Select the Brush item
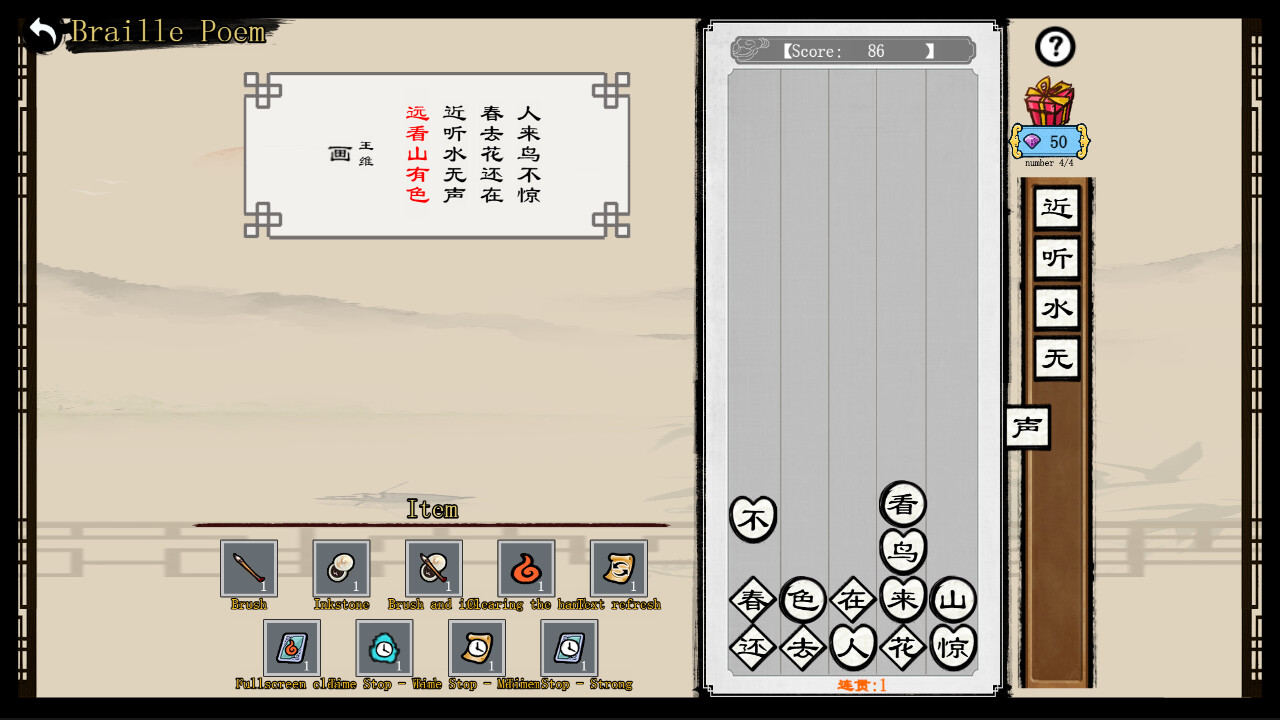Image resolution: width=1280 pixels, height=720 pixels. pyautogui.click(x=247, y=567)
